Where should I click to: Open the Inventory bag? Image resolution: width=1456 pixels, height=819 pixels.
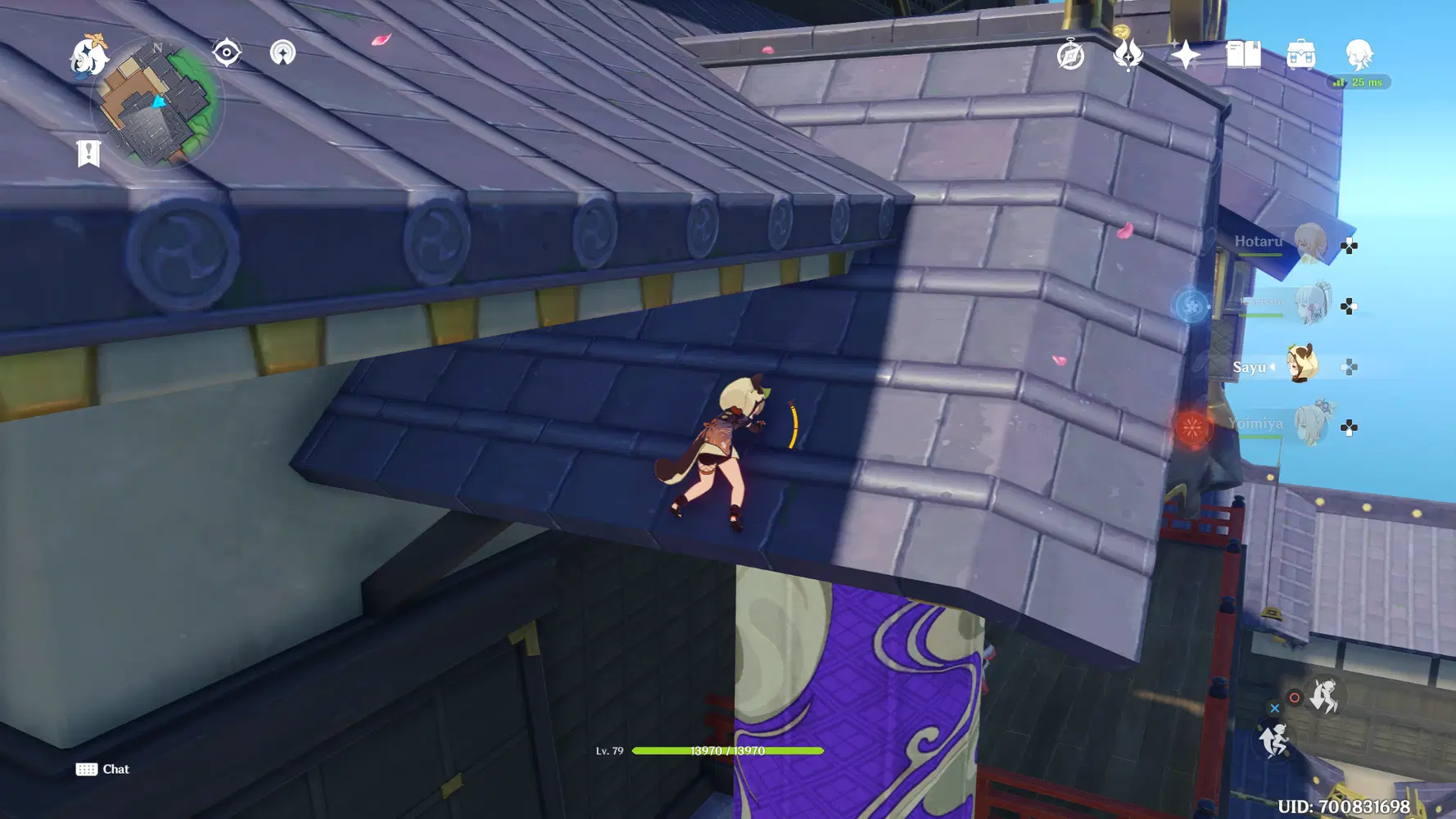click(1300, 56)
